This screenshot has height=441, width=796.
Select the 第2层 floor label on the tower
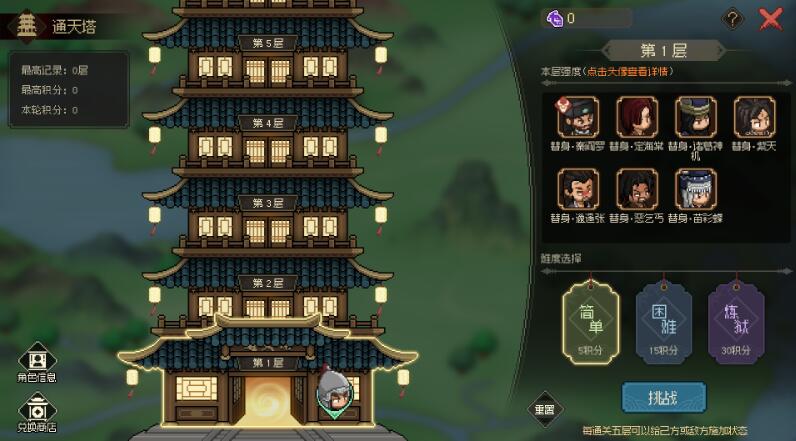267,283
